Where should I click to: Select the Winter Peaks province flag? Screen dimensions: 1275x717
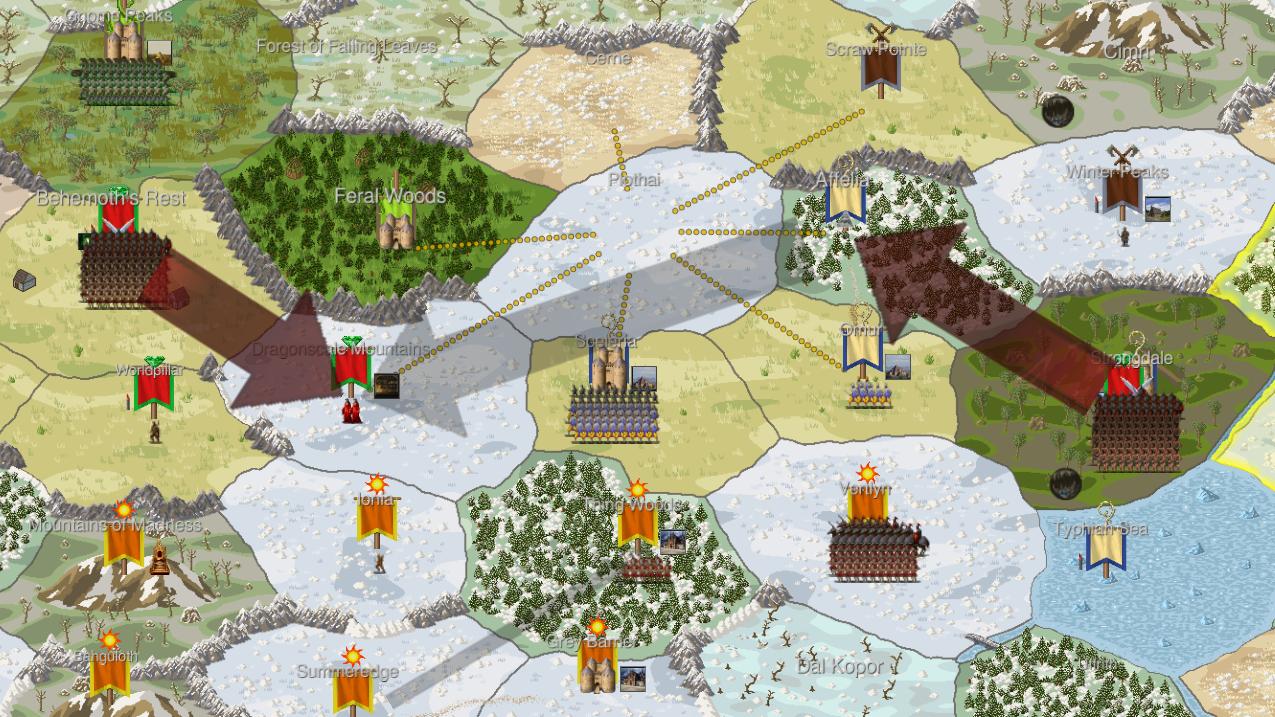[x=1122, y=190]
